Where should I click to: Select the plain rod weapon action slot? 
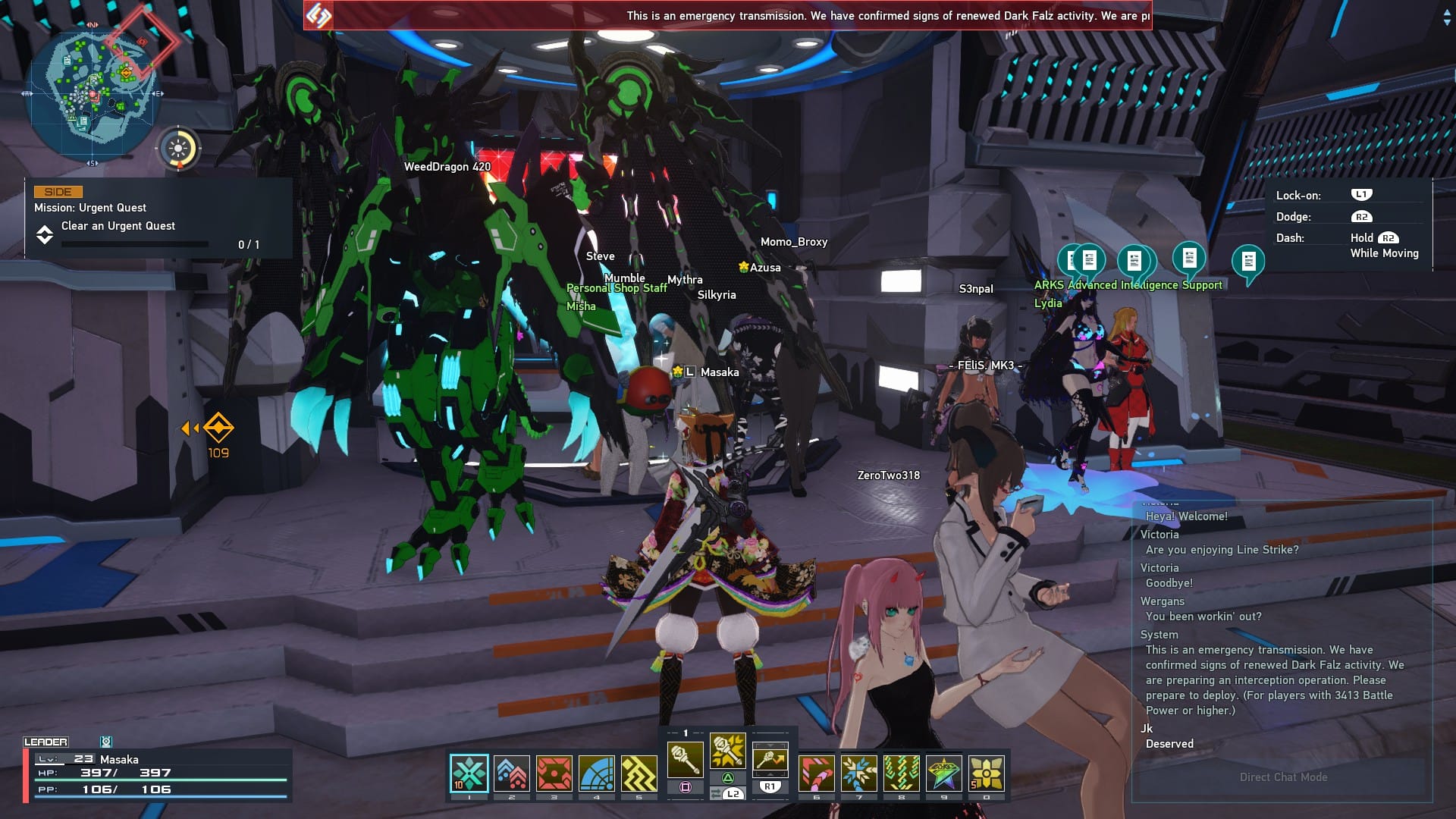pyautogui.click(x=685, y=760)
